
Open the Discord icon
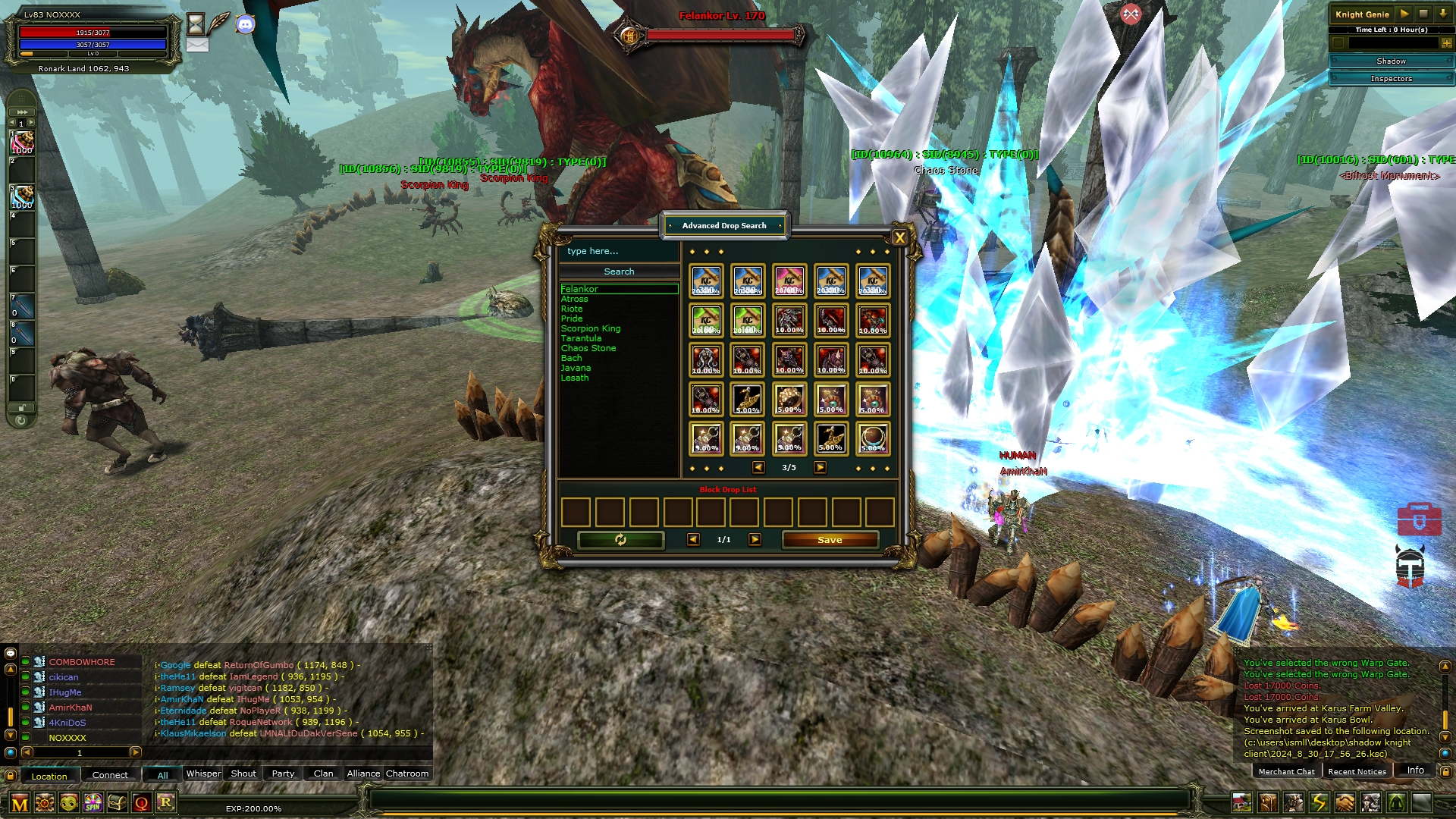click(245, 24)
